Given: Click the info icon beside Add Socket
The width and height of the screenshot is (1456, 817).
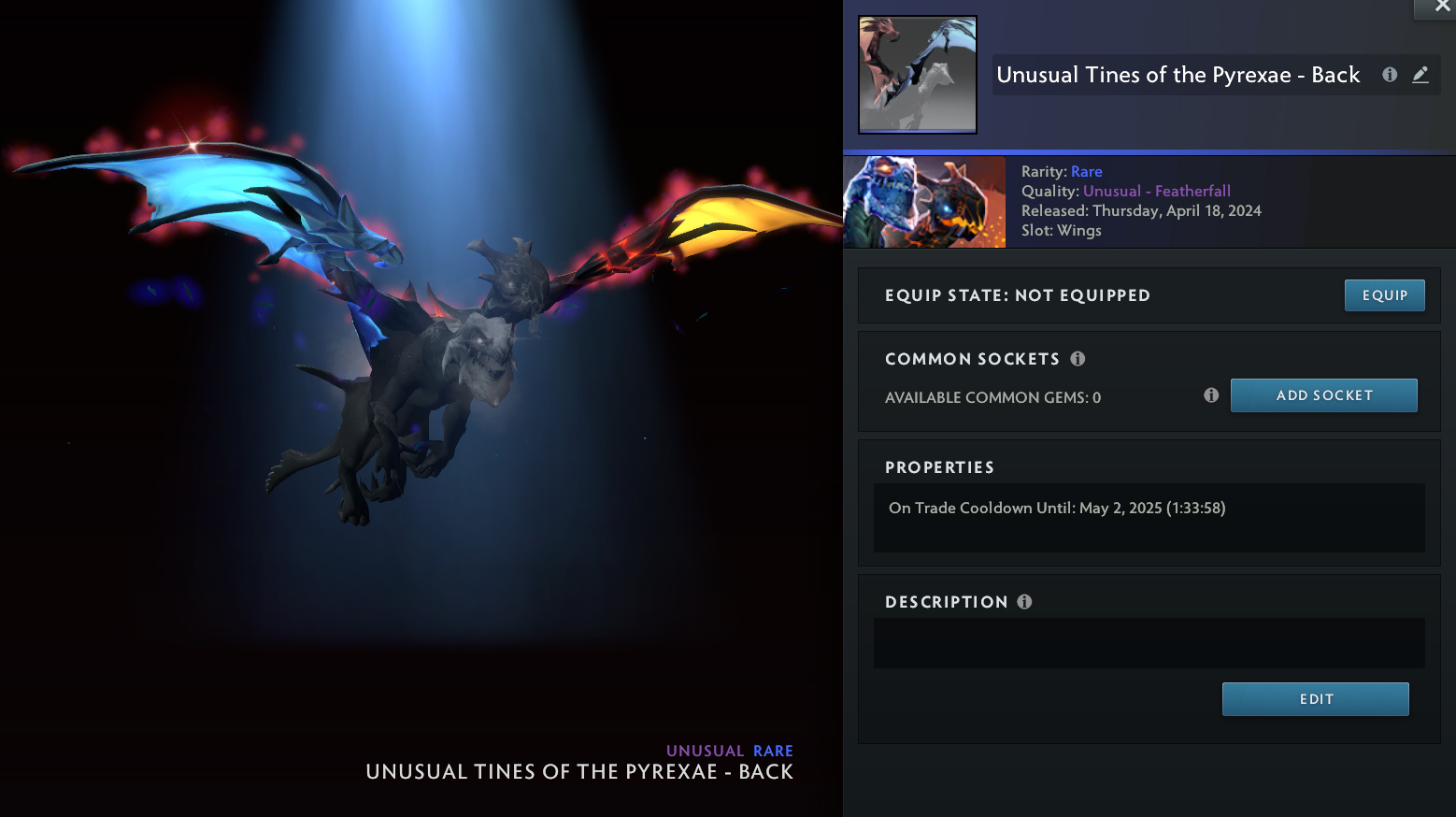Looking at the screenshot, I should [1211, 395].
